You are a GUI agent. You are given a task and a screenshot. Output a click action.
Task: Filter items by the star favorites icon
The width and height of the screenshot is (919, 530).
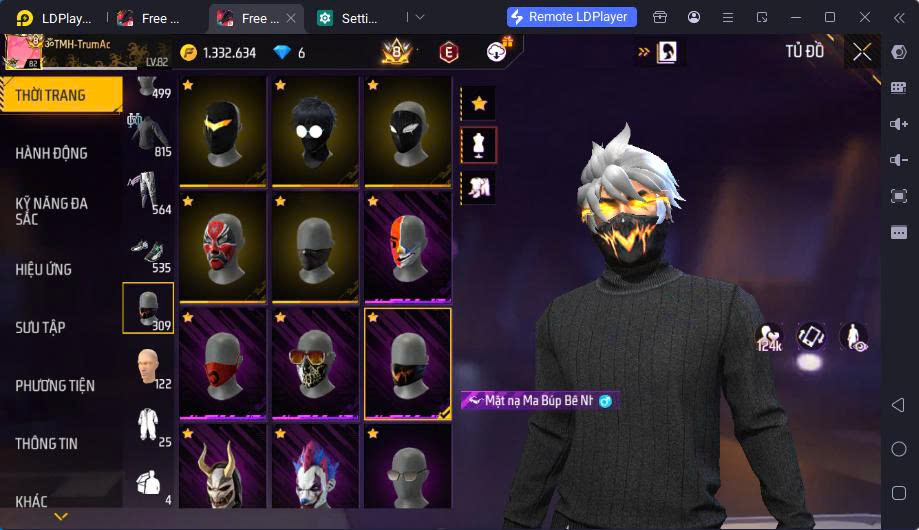pyautogui.click(x=479, y=103)
